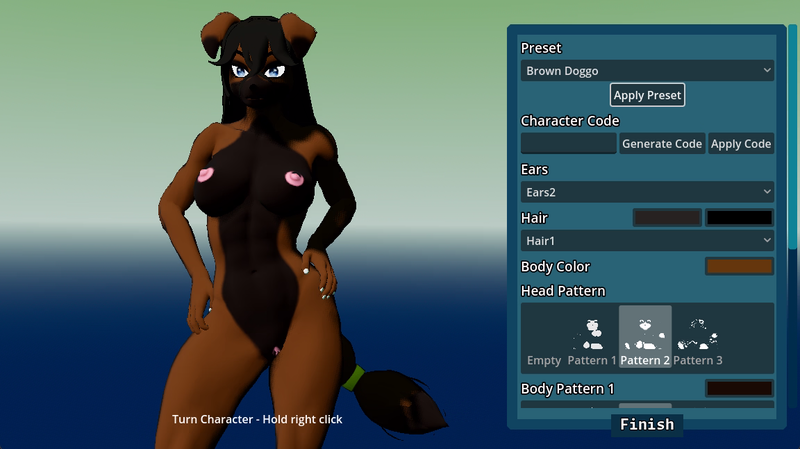Open the Preset dropdown showing Brown Doggo
The height and width of the screenshot is (449, 800).
point(647,71)
